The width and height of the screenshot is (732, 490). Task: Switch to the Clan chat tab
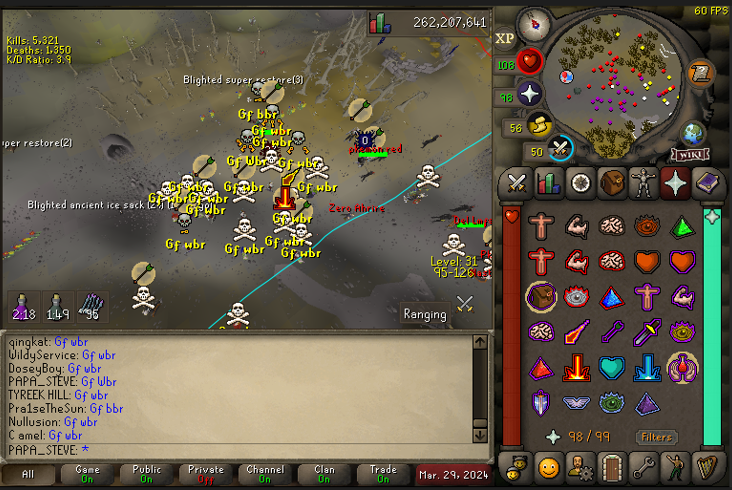(323, 474)
